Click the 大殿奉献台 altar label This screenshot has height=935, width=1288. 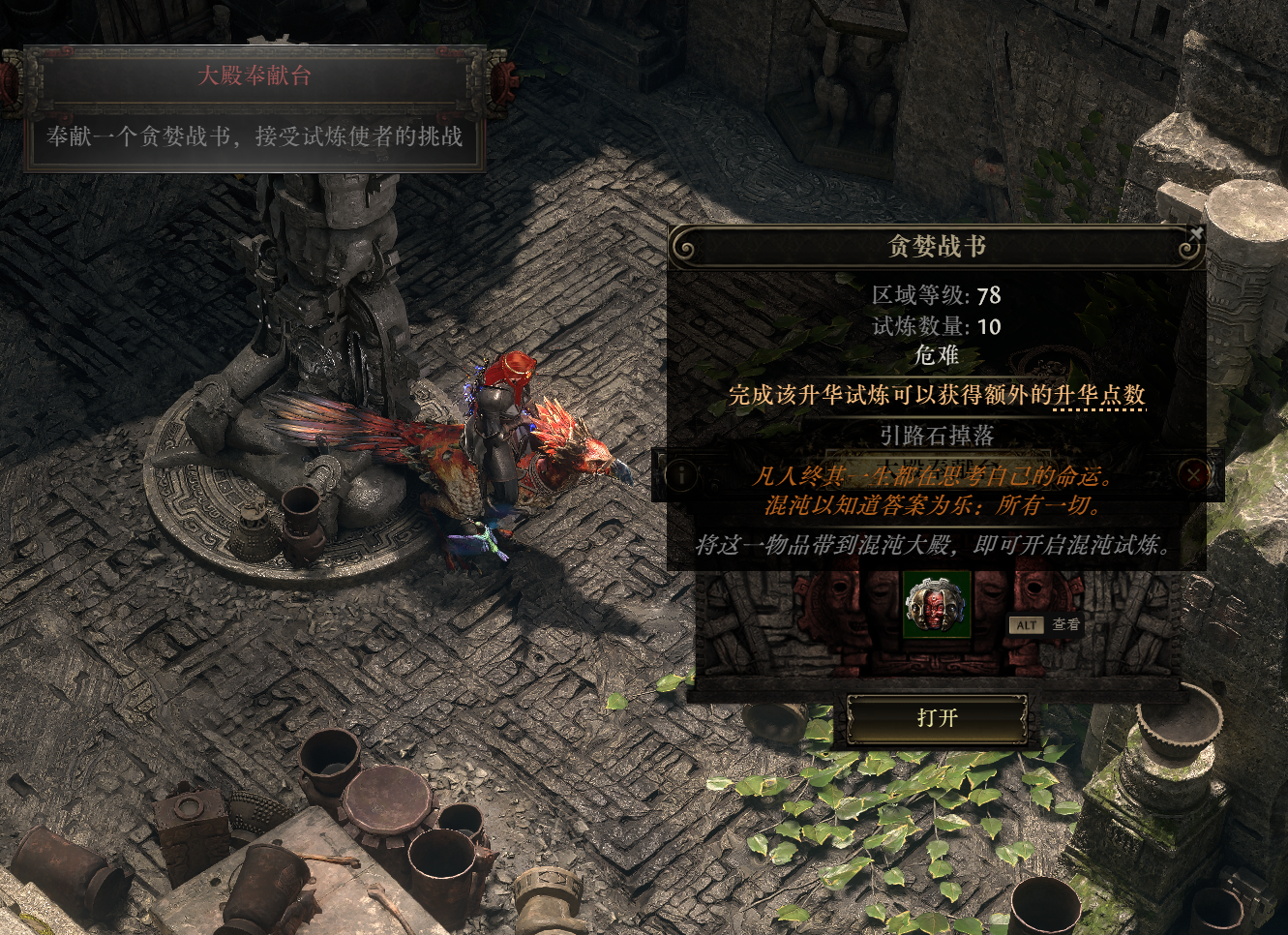pos(255,75)
